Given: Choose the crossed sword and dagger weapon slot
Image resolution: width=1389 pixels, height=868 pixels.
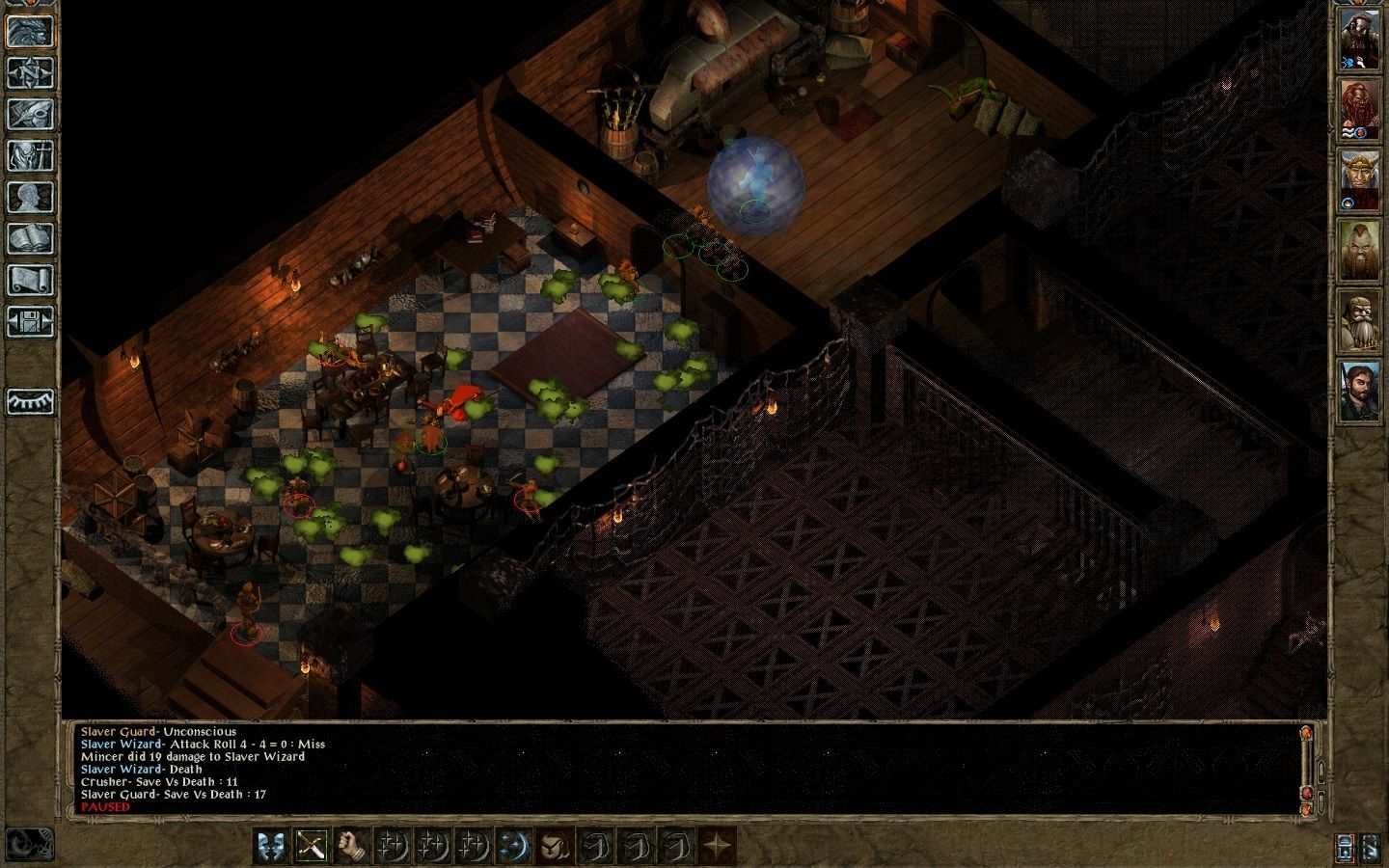Looking at the screenshot, I should point(312,846).
